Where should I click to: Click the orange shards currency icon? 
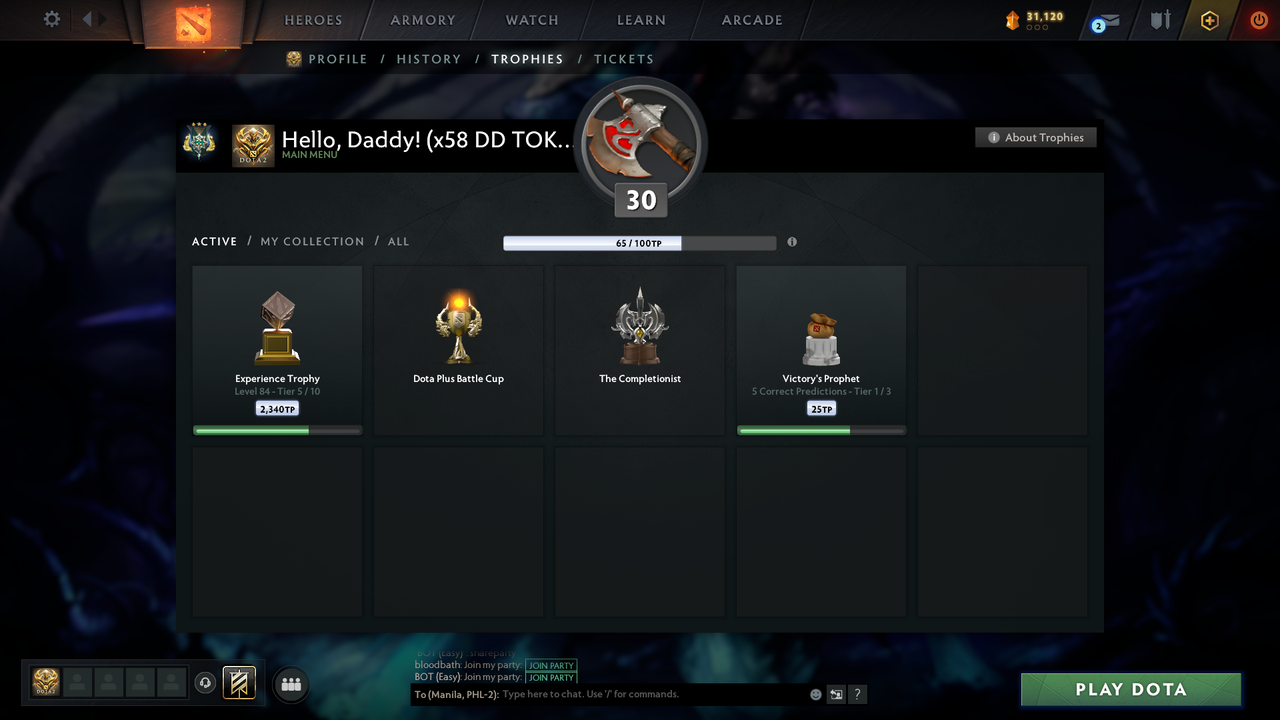click(x=1012, y=19)
